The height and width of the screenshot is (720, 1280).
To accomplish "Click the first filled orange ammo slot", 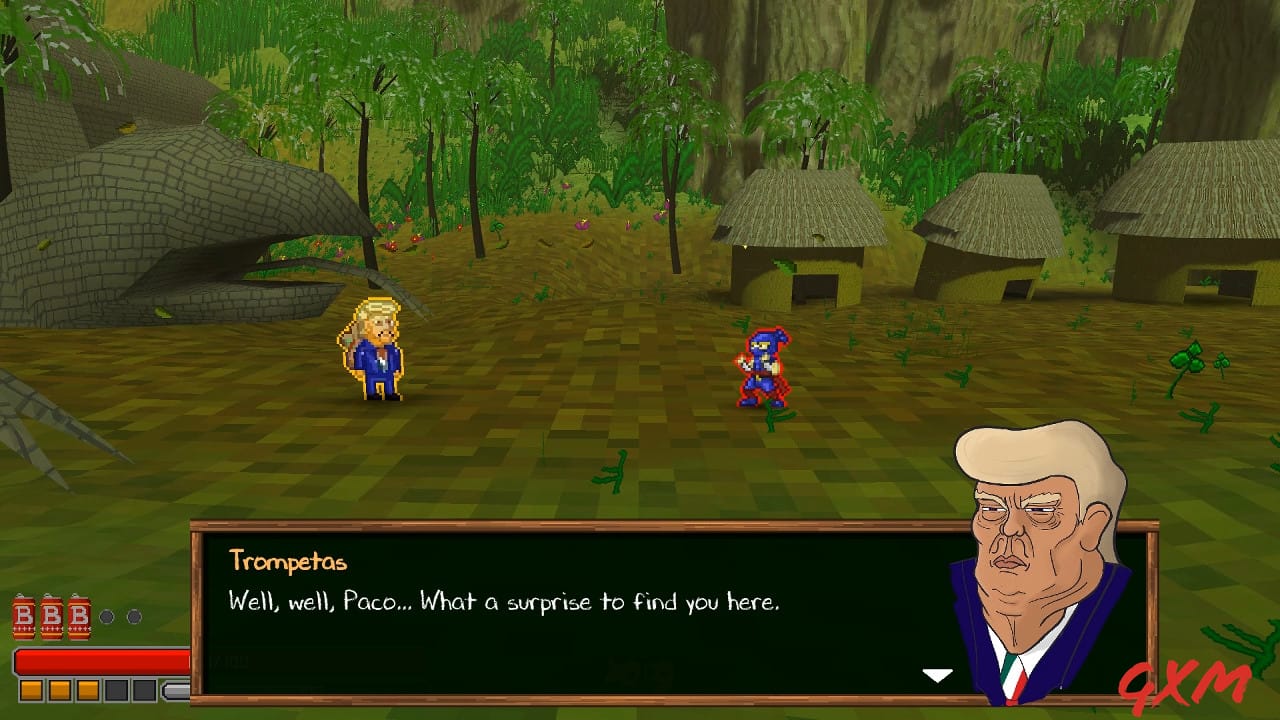I will coord(31,689).
